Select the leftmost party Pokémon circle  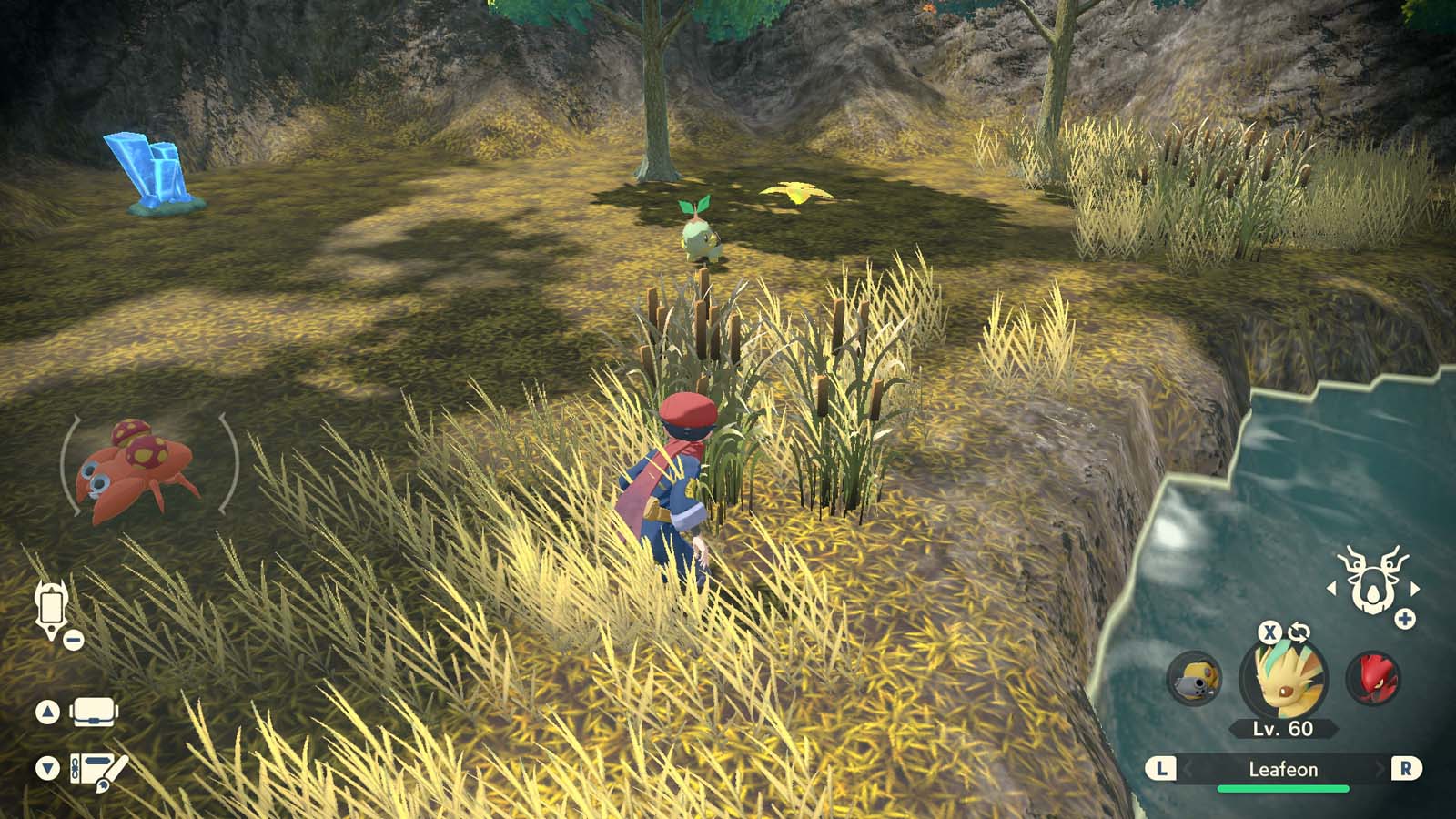(1195, 680)
